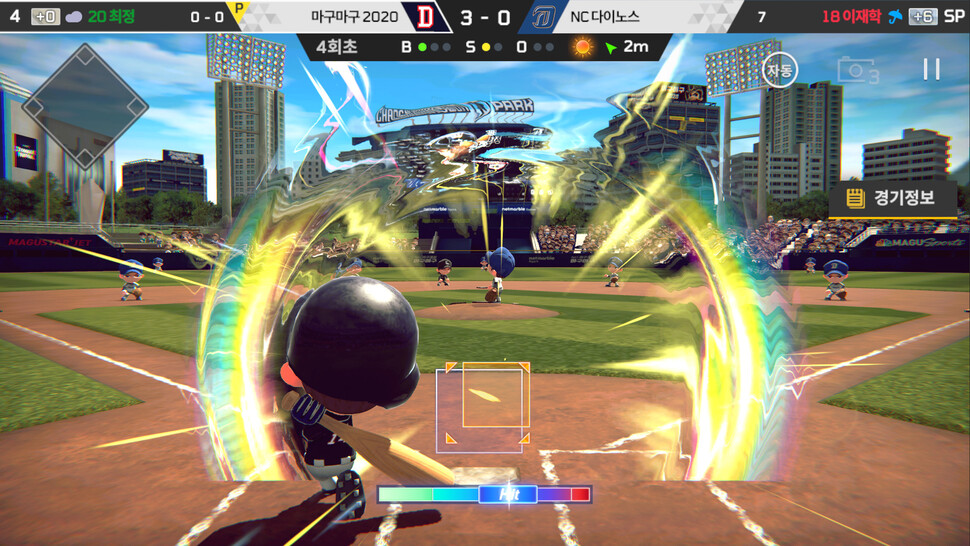Tap the Hit timing gauge bar
This screenshot has width=970, height=546.
click(484, 494)
